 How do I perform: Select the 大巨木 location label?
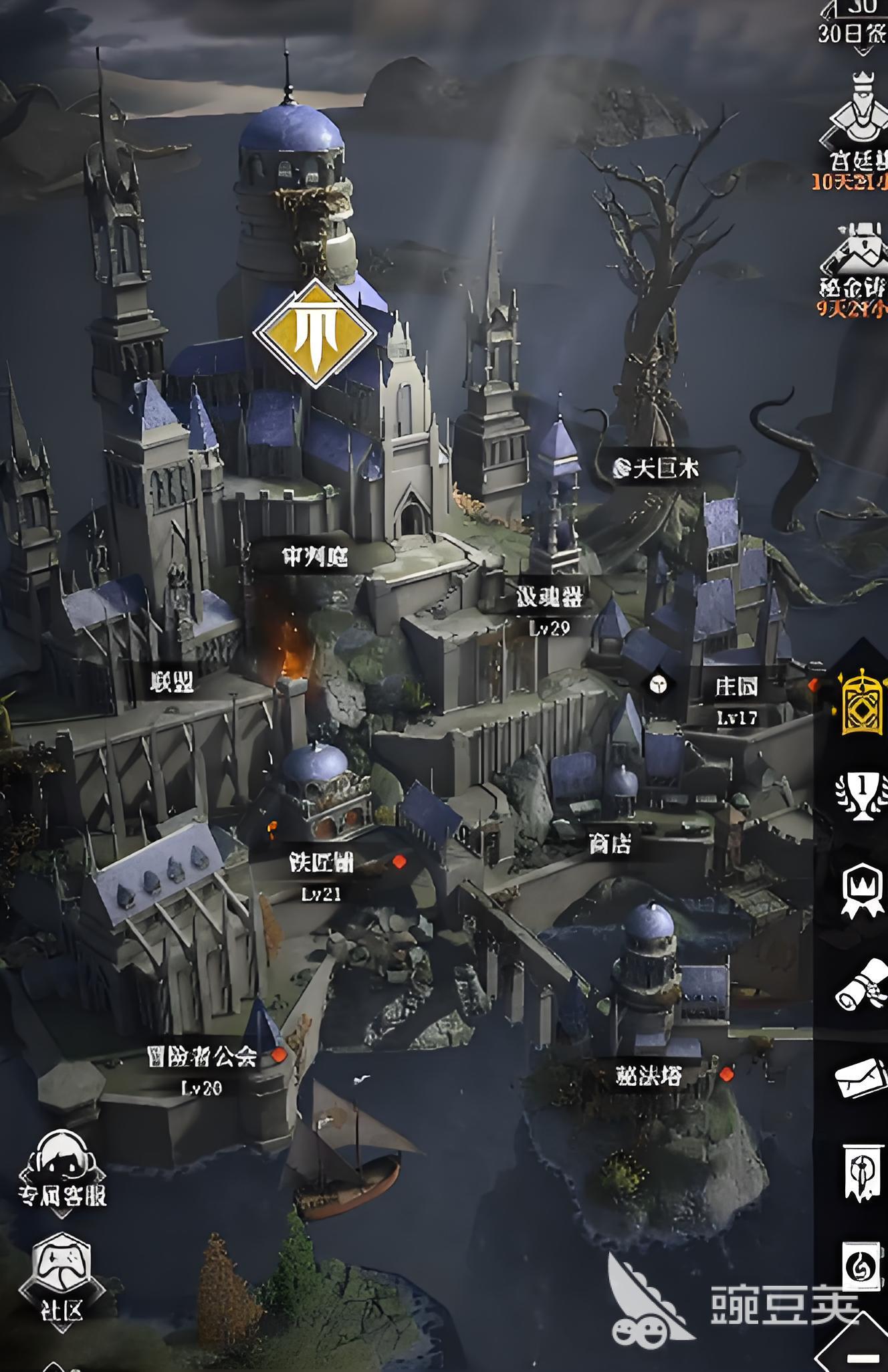[x=657, y=468]
